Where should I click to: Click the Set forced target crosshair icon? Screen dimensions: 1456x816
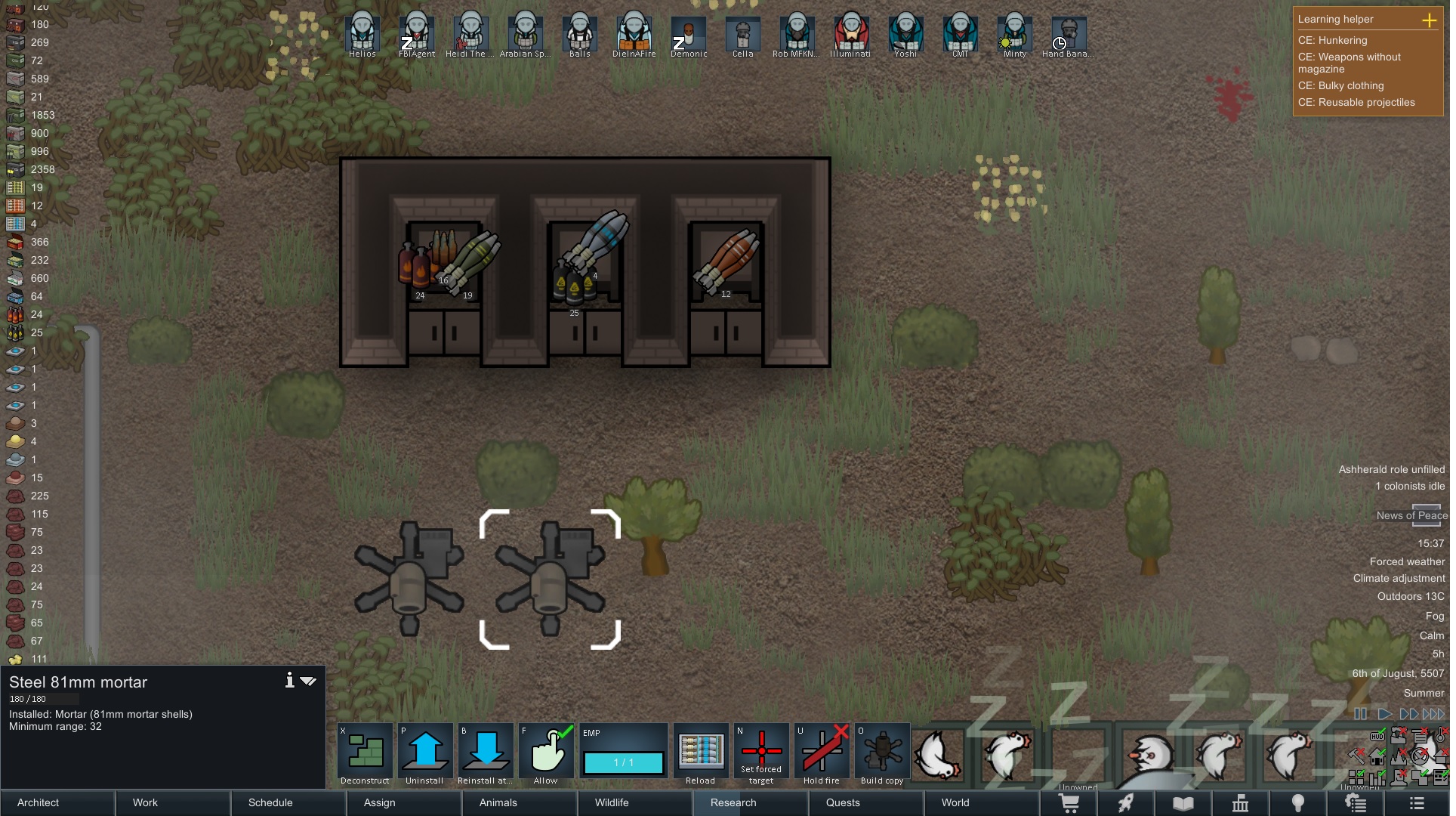(761, 750)
